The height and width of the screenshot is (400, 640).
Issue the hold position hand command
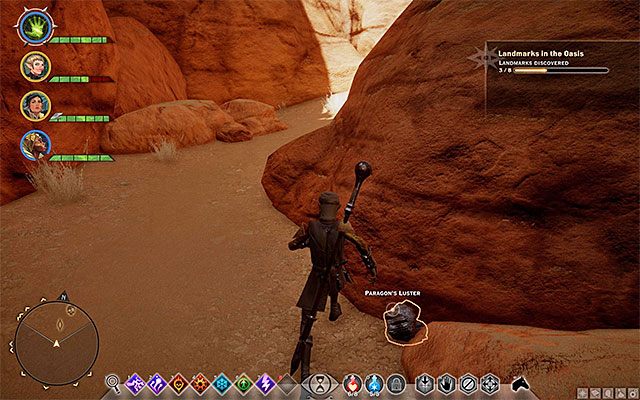446,382
